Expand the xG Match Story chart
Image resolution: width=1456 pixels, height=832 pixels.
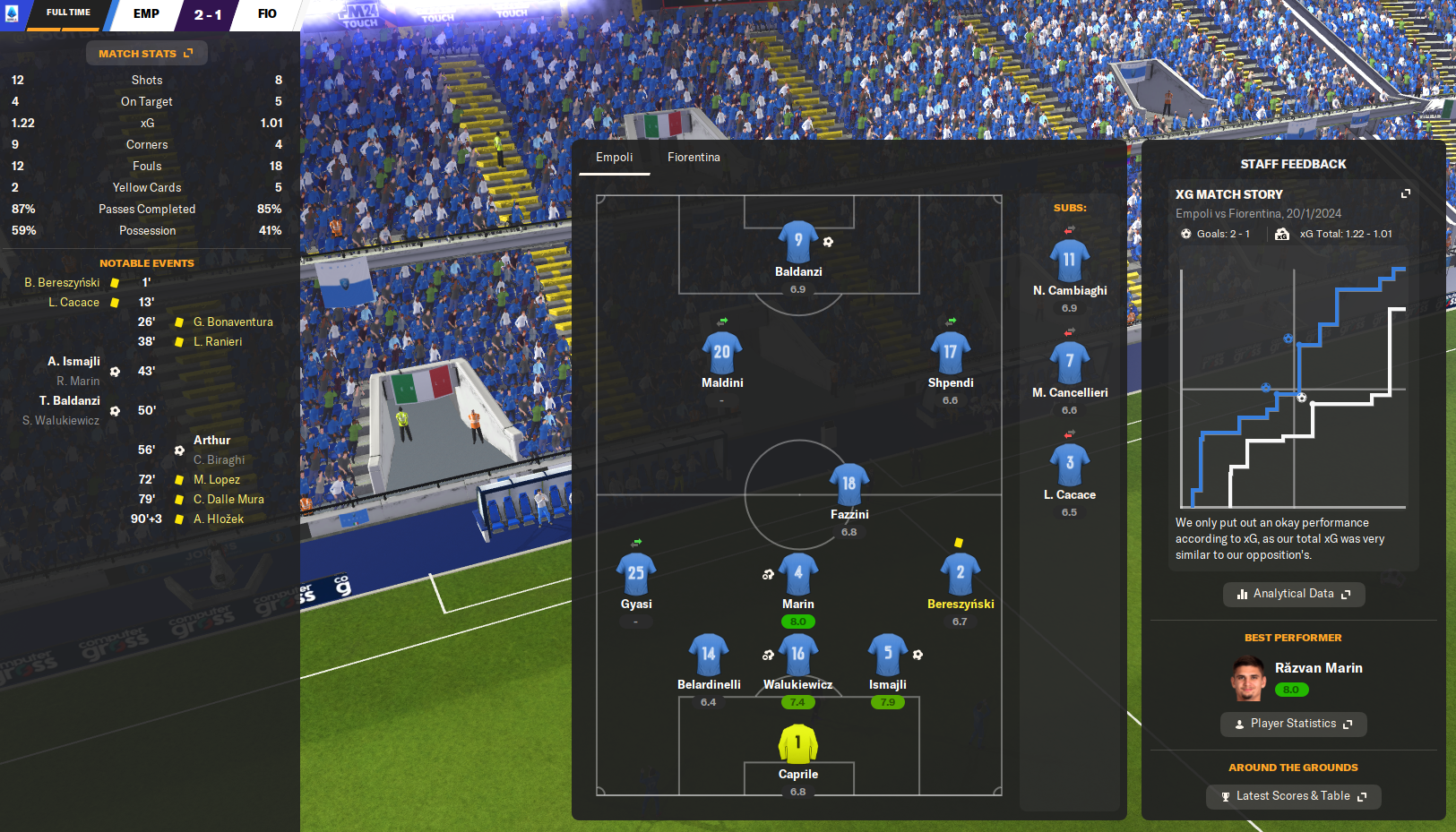[x=1405, y=194]
